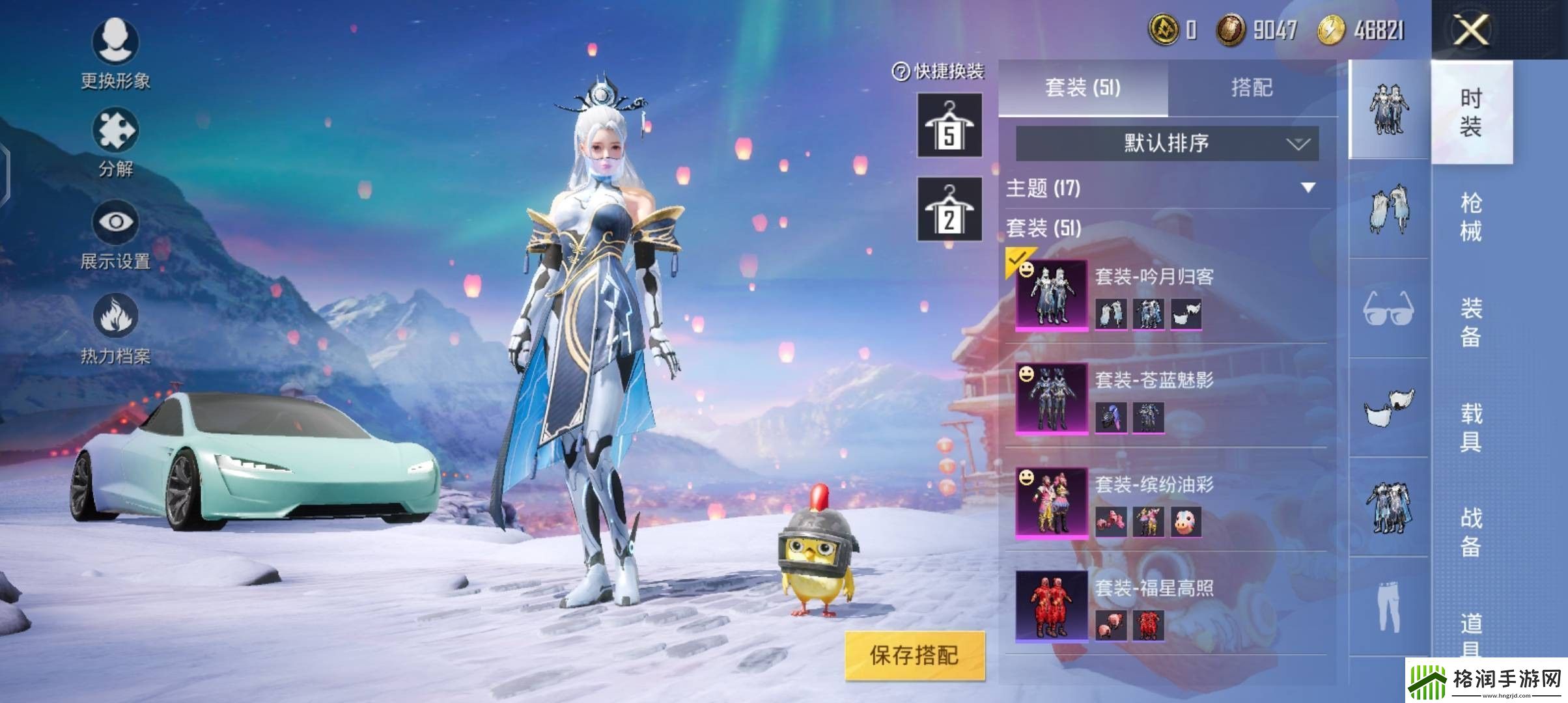View the 热力档案 heat profile
This screenshot has width=1568, height=703.
pyautogui.click(x=115, y=325)
